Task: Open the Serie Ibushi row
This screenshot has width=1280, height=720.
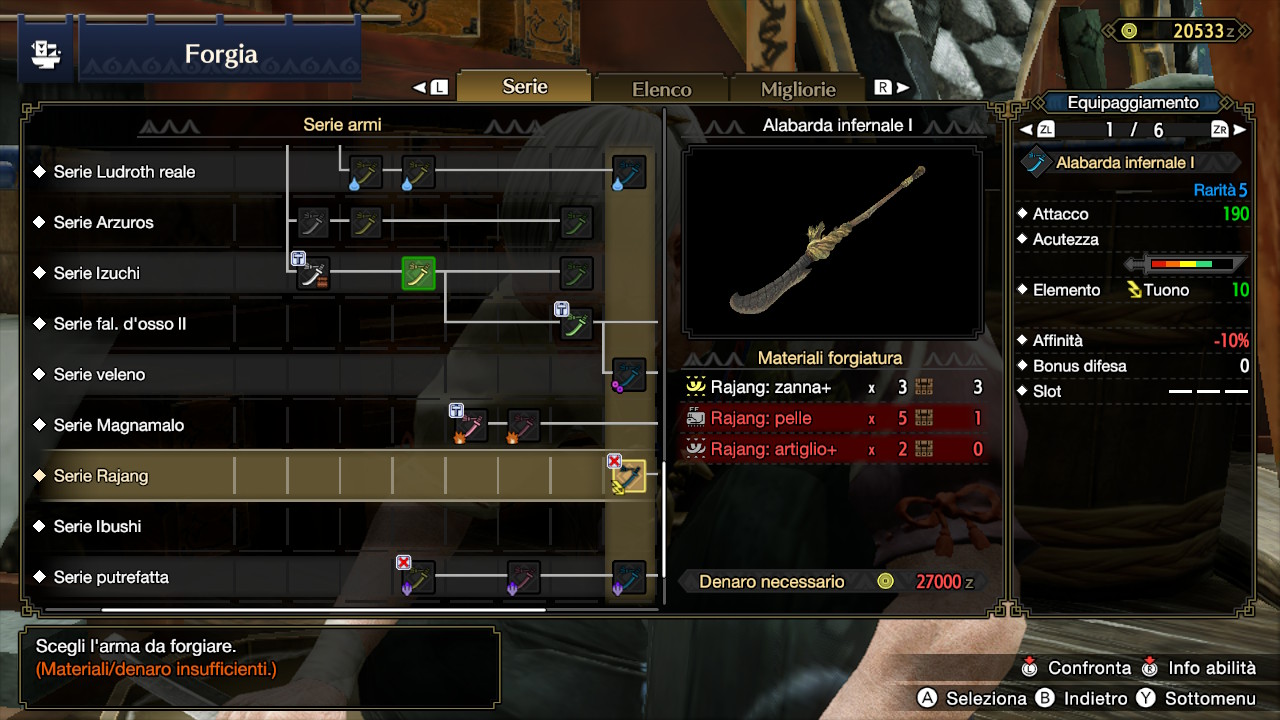Action: (x=98, y=526)
